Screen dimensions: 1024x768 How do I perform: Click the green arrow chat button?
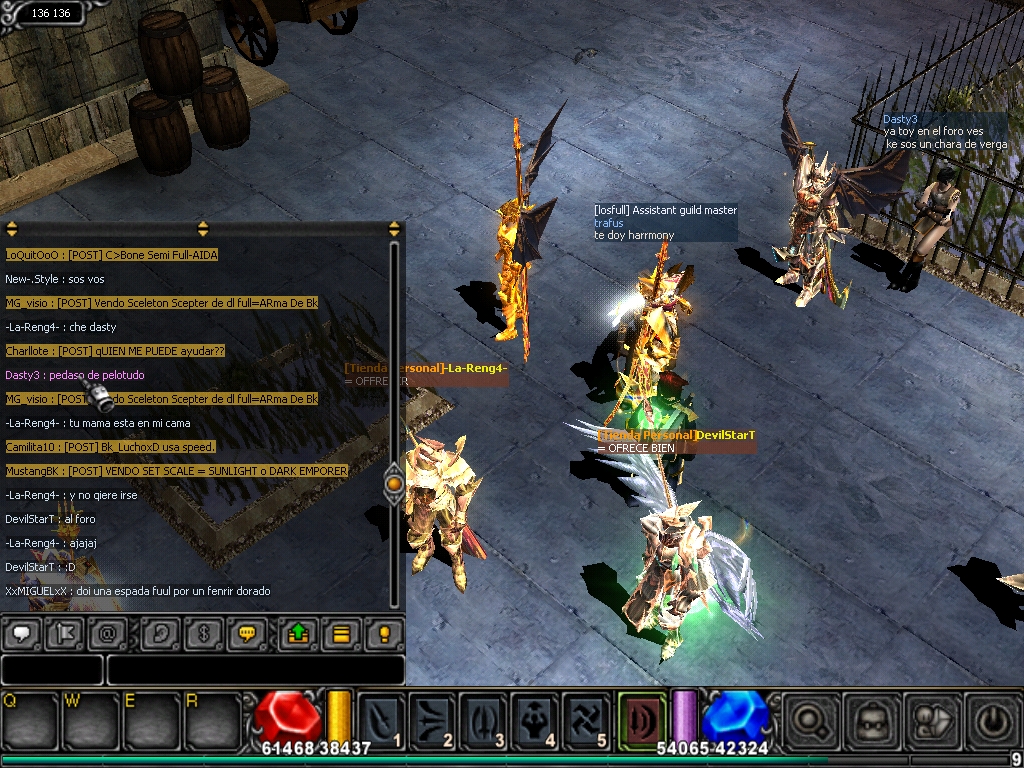click(297, 633)
